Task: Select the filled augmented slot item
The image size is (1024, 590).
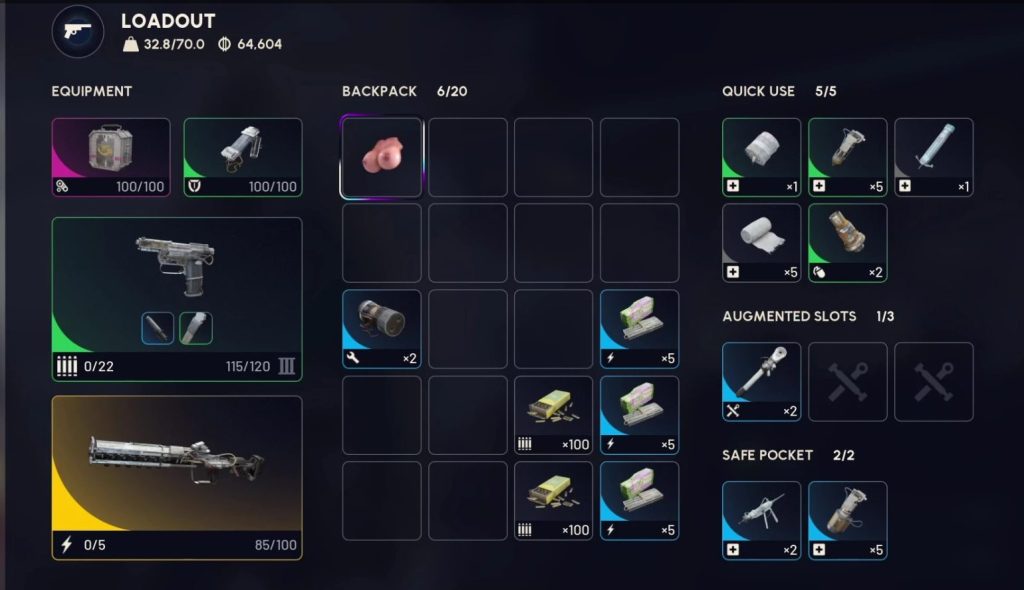Action: click(761, 381)
